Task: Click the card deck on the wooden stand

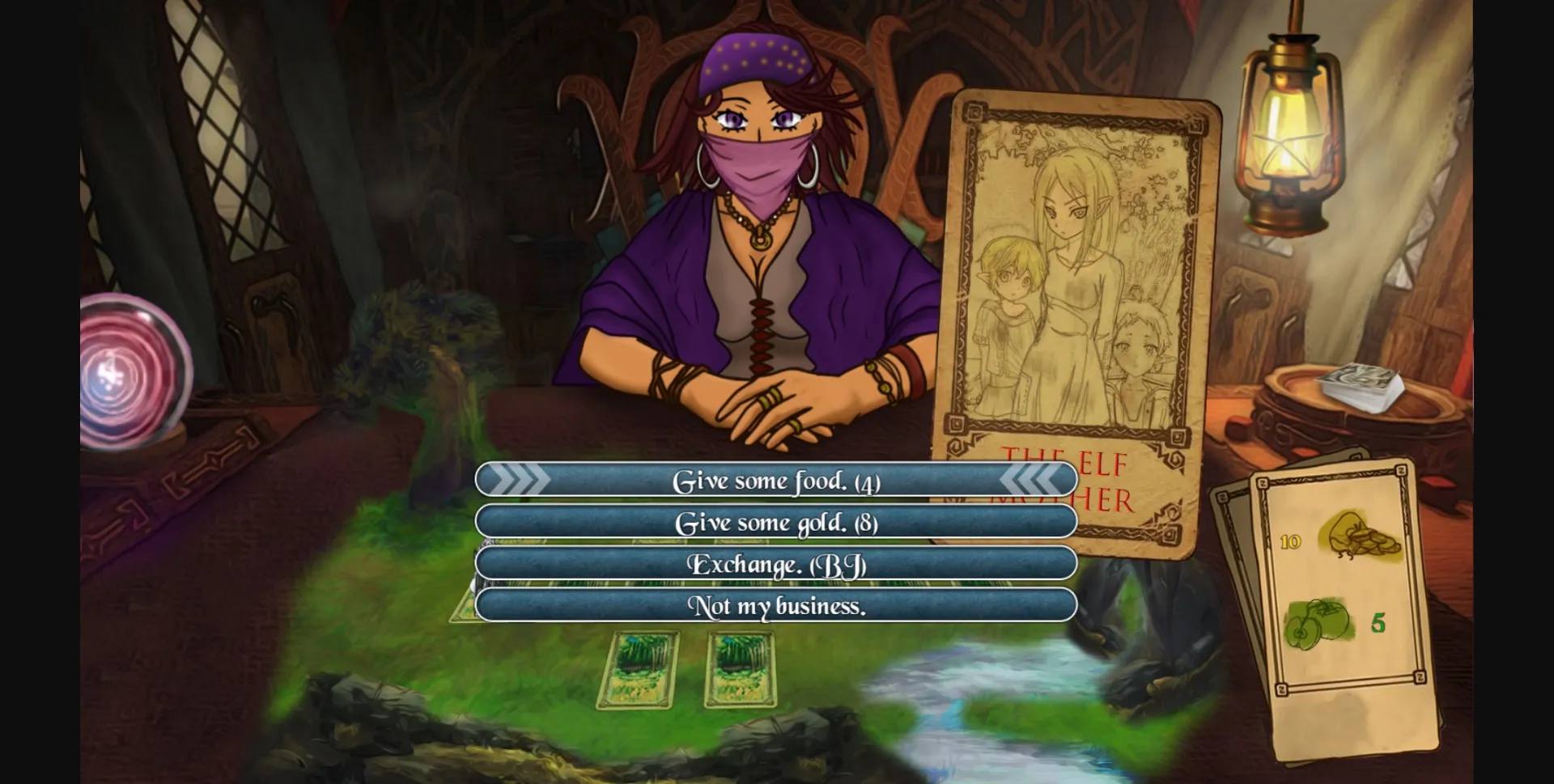Action: (x=1360, y=387)
